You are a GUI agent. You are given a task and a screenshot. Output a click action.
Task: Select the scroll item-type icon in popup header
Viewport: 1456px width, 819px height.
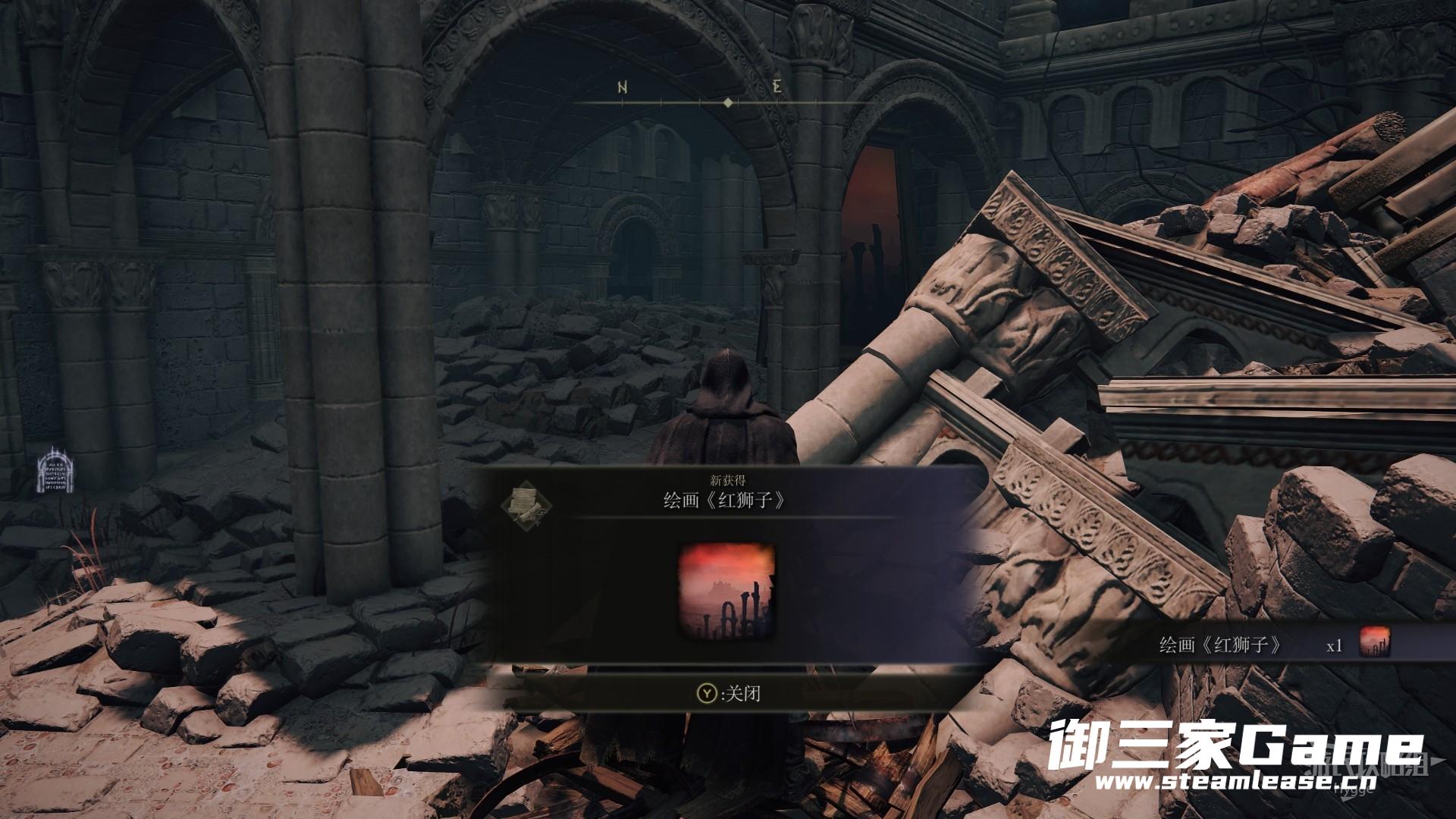point(525,504)
